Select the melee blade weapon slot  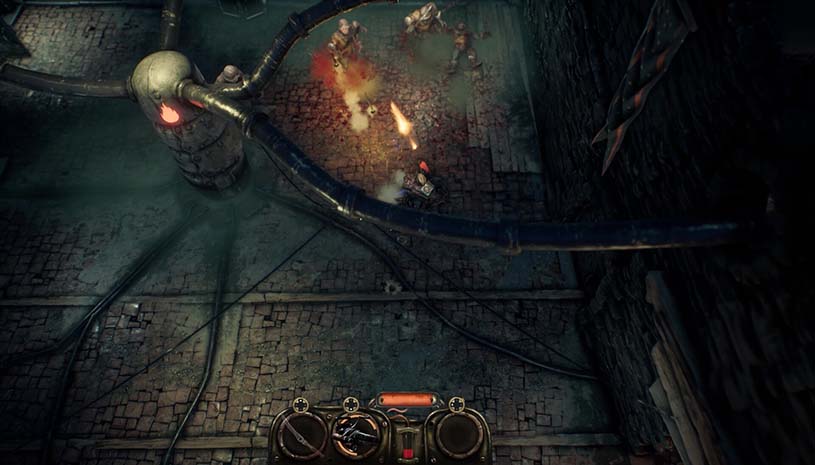point(302,435)
